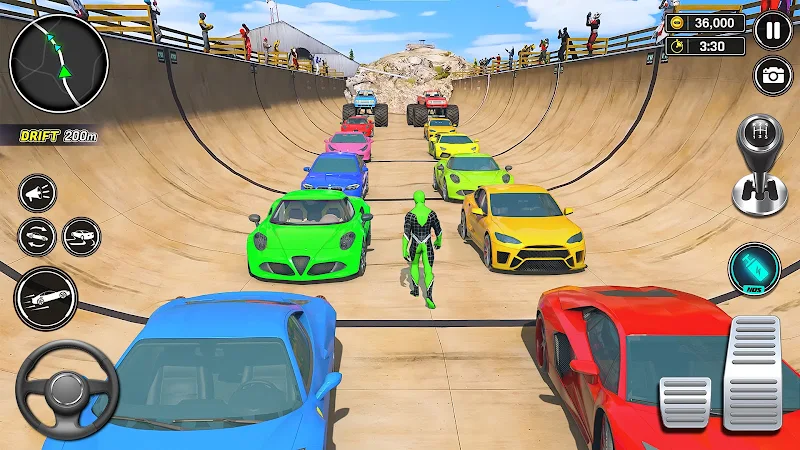Screen dimensions: 800x450
Task: Tap the car flip reset icon
Action: (x=37, y=237)
